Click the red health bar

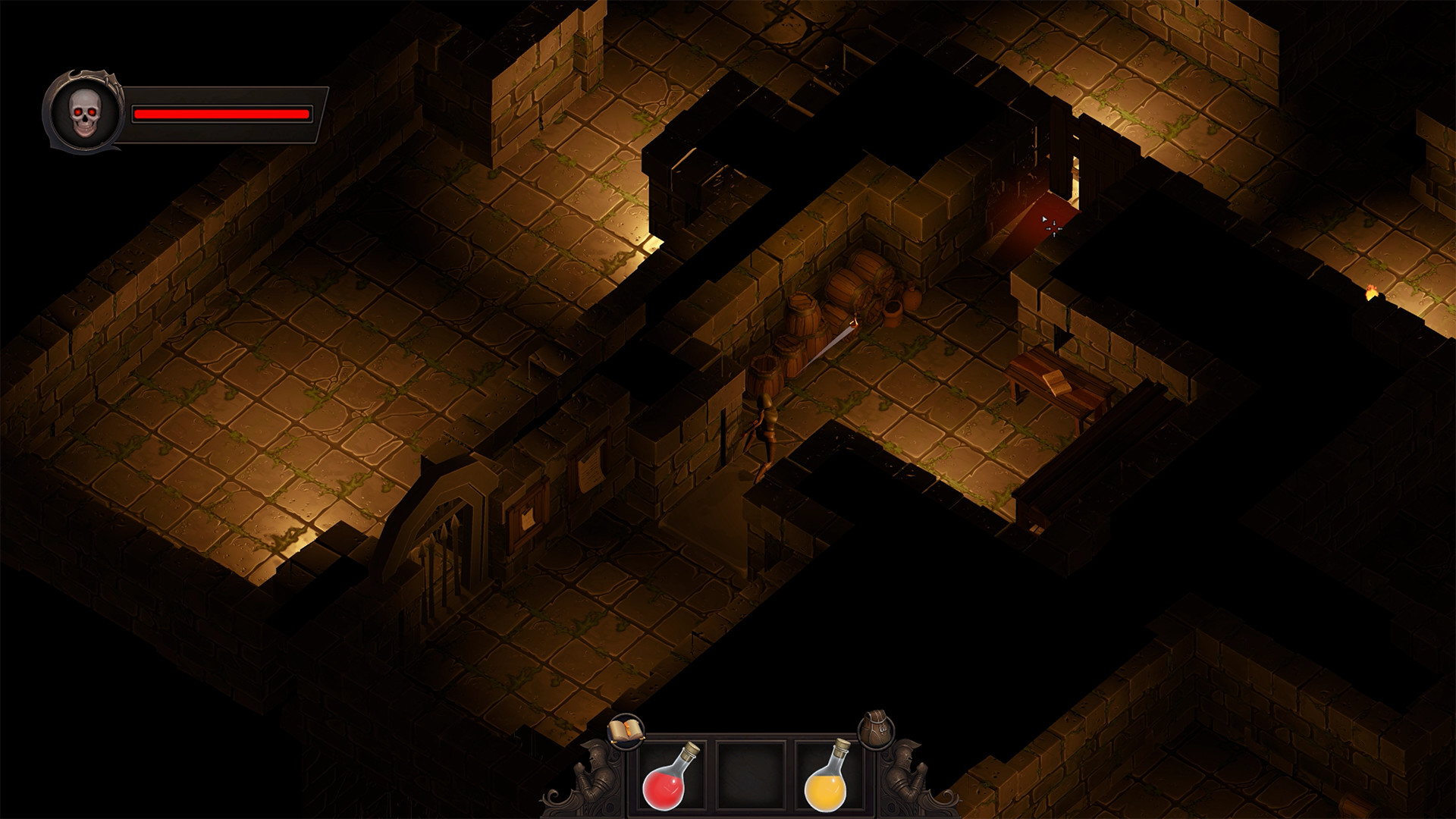220,114
